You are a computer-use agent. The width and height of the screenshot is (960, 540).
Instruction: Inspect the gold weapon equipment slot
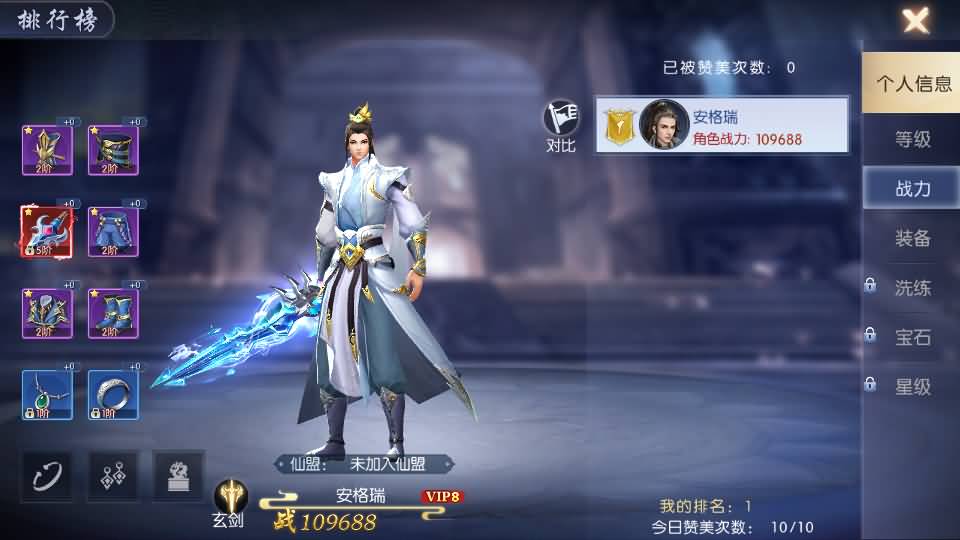click(x=47, y=150)
